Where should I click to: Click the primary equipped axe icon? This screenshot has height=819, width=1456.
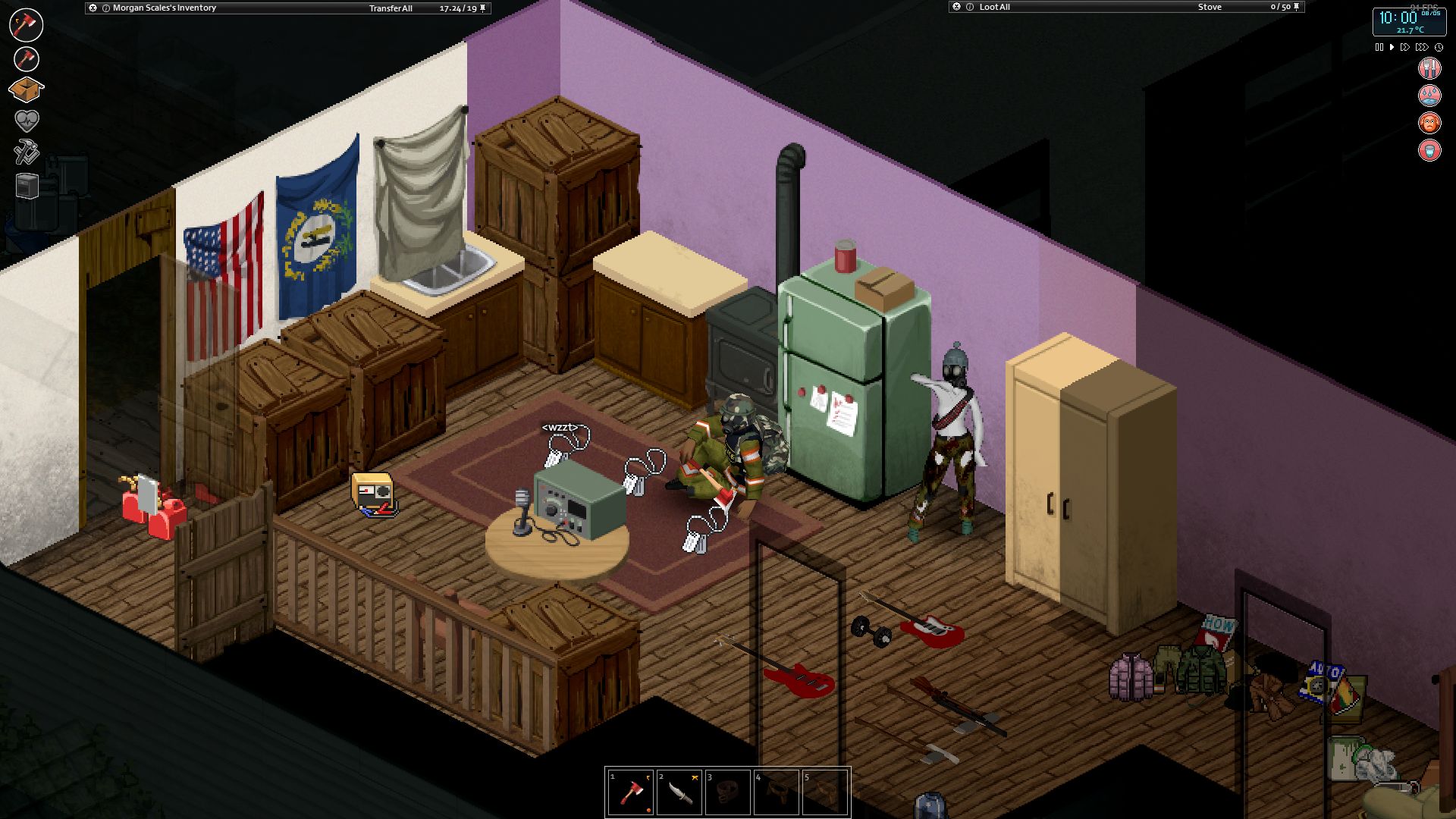click(27, 24)
